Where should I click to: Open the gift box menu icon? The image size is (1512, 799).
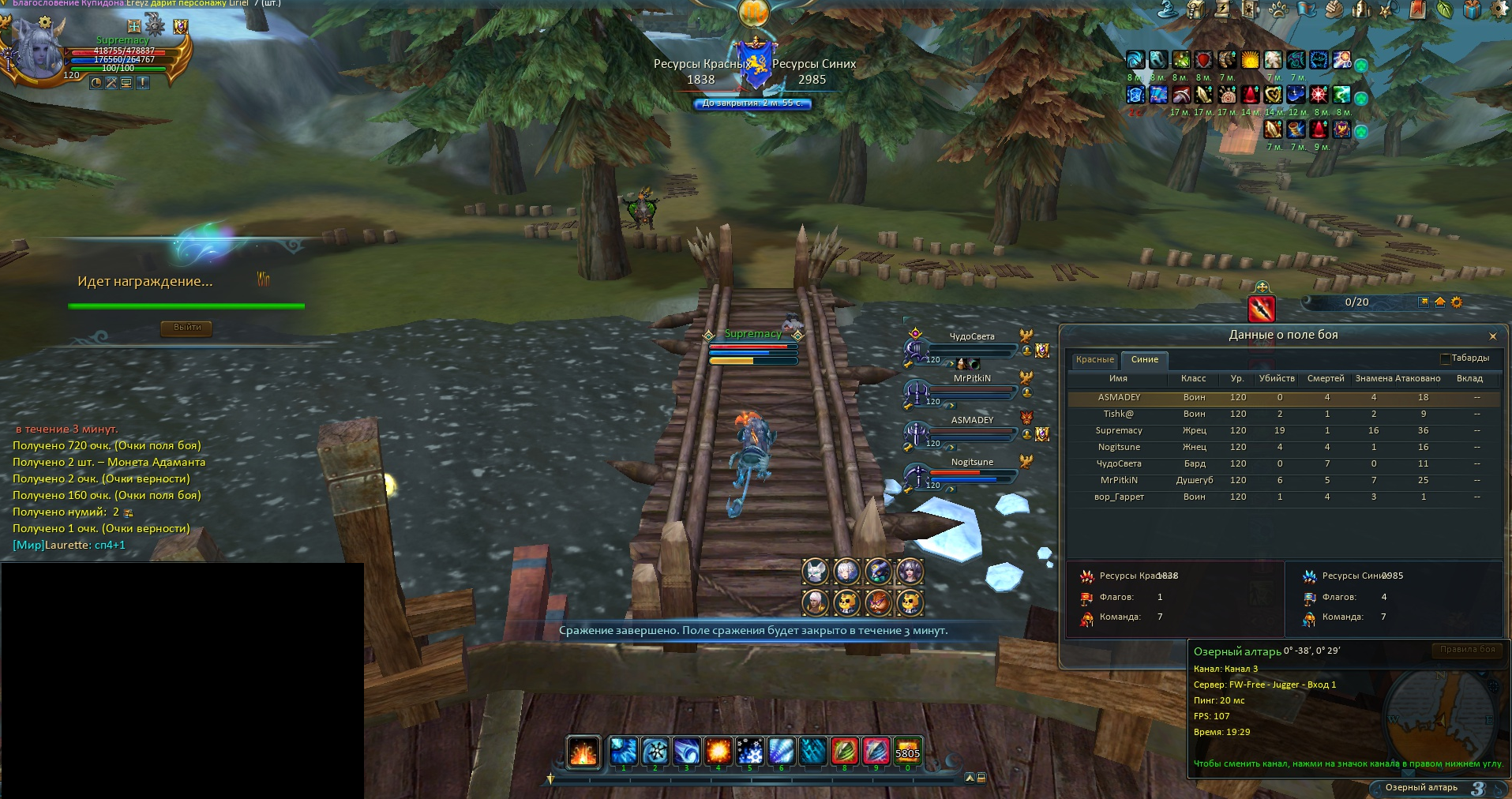(x=1473, y=9)
